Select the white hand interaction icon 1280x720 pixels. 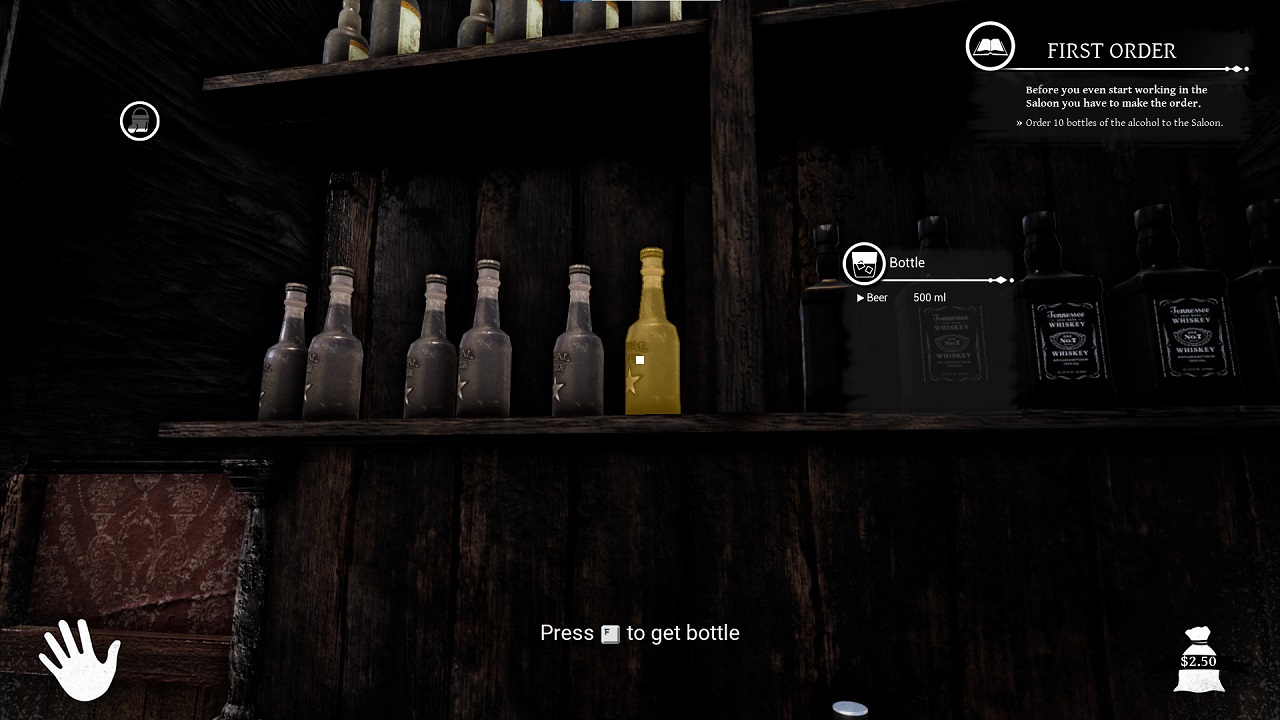(x=79, y=660)
